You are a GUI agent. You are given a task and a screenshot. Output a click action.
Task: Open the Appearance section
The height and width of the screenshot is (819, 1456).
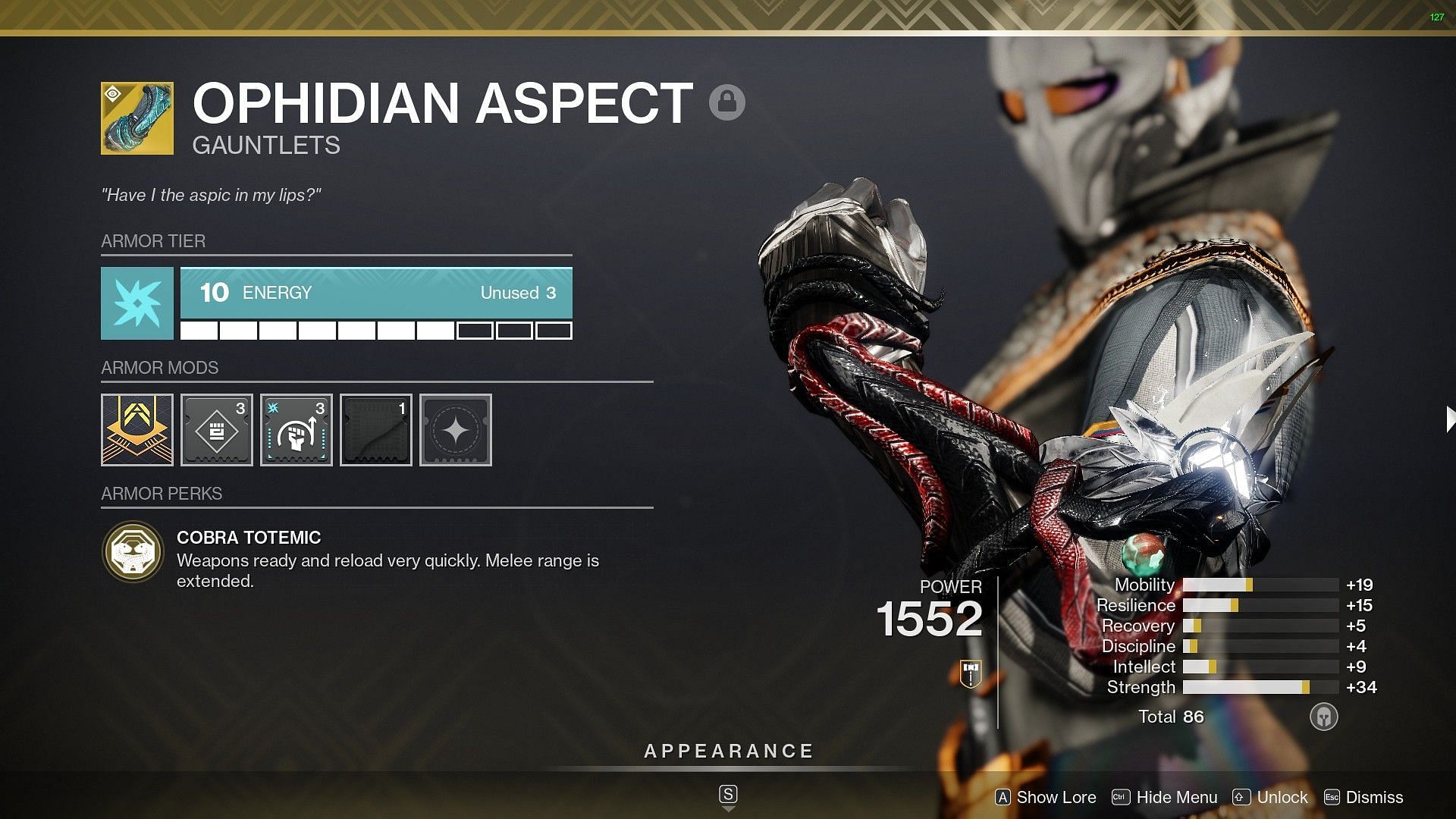click(728, 752)
